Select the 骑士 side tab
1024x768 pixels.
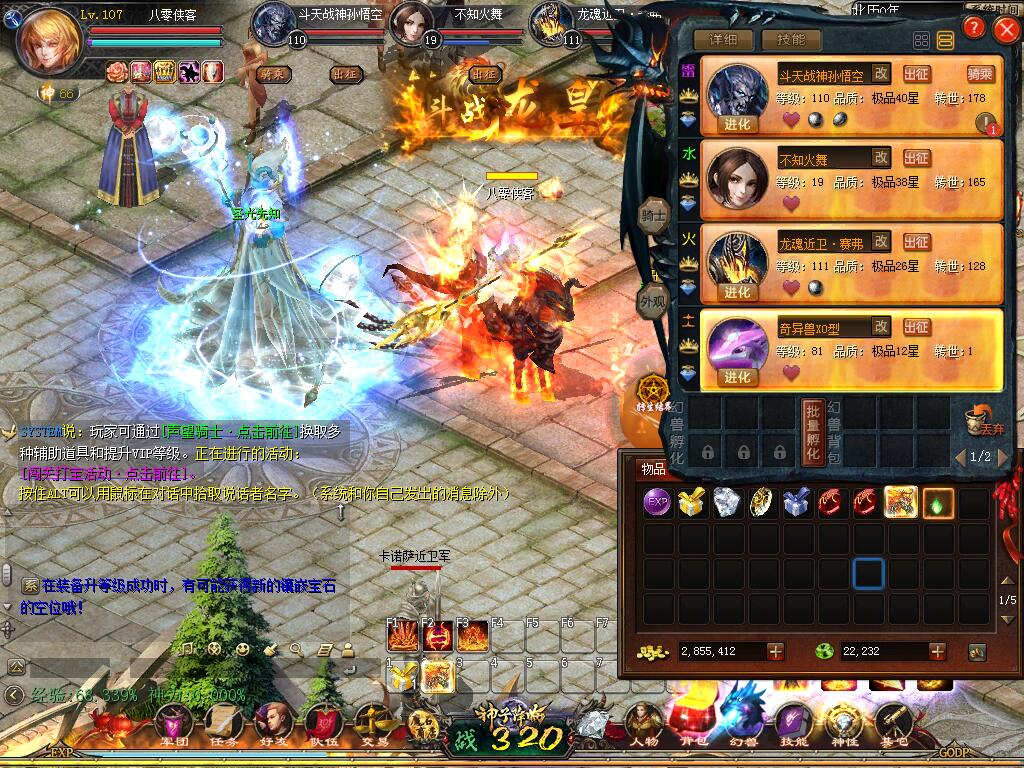654,216
